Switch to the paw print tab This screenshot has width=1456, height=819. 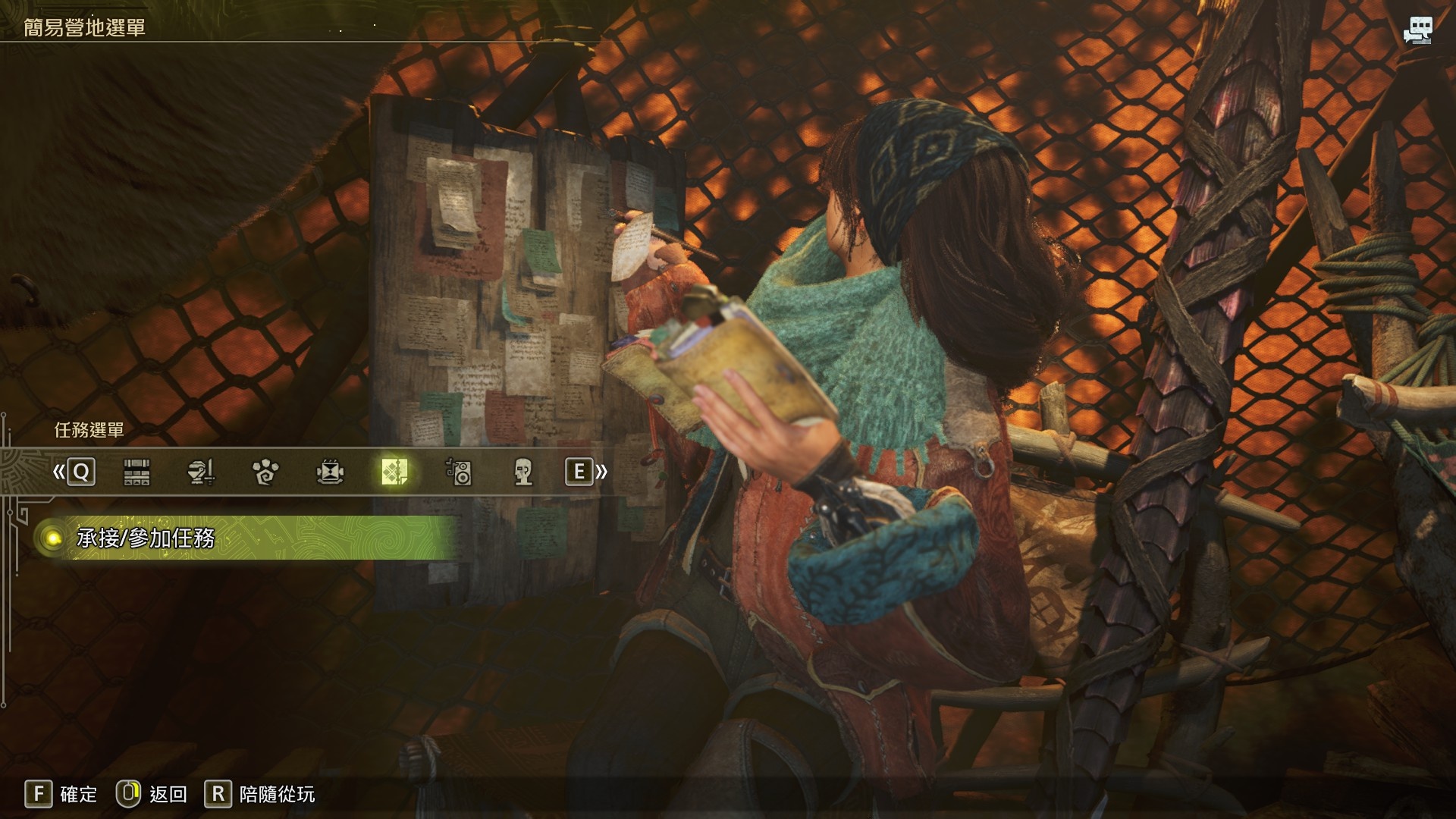pyautogui.click(x=265, y=472)
